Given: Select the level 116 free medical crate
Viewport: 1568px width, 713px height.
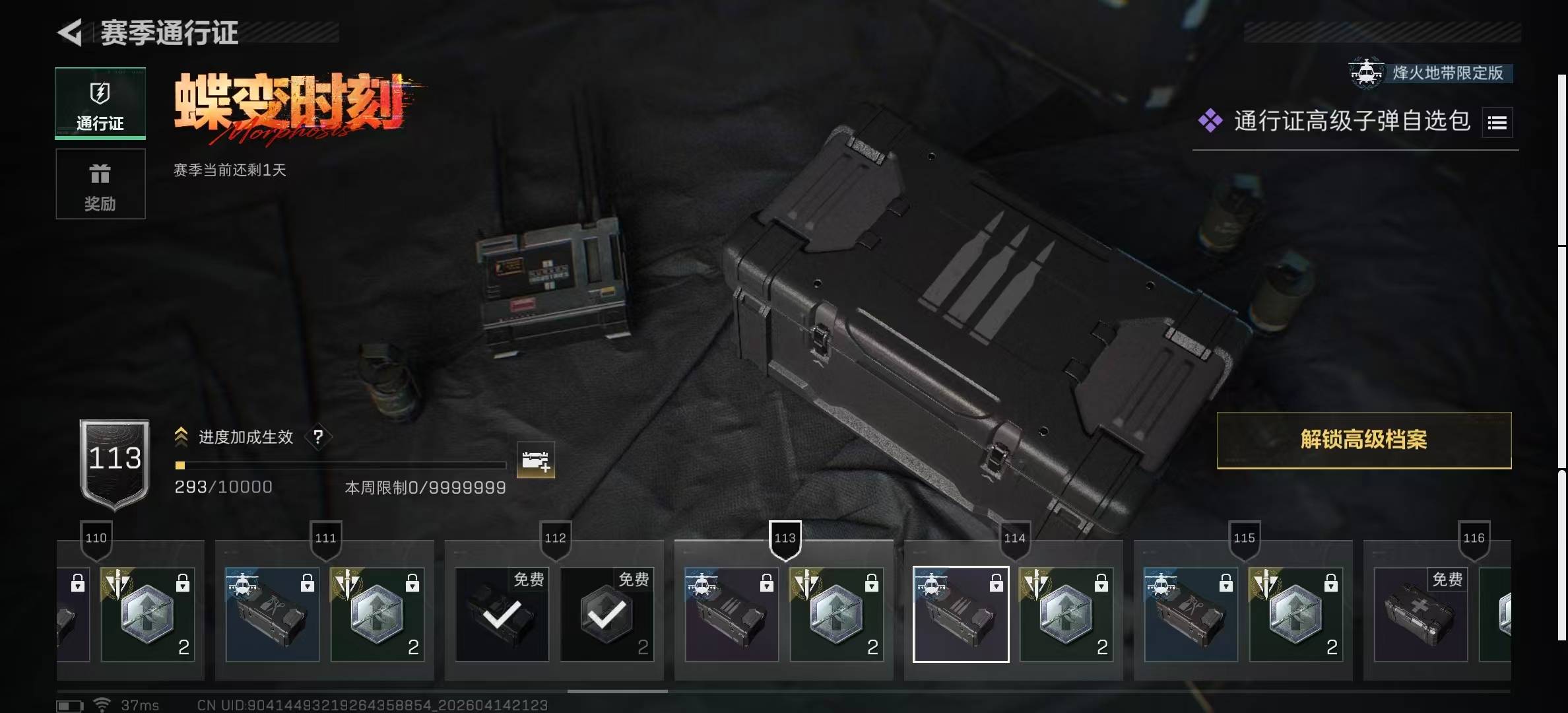Looking at the screenshot, I should point(1420,614).
